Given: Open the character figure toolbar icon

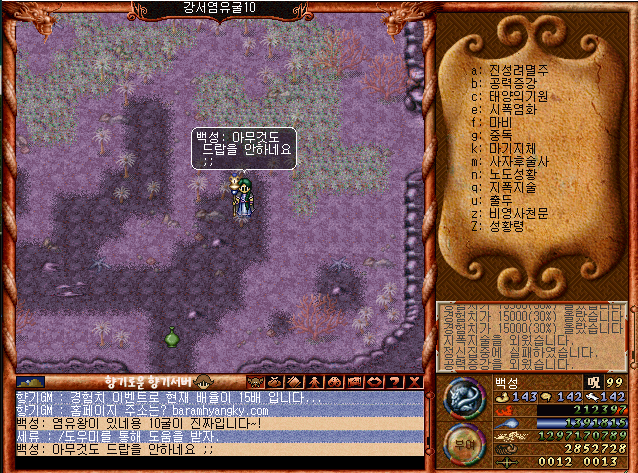Looking at the screenshot, I should click(313, 381).
